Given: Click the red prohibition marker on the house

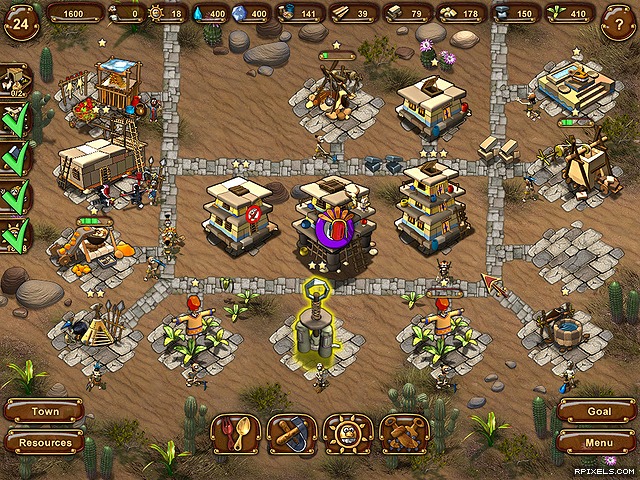Looking at the screenshot, I should (255, 212).
